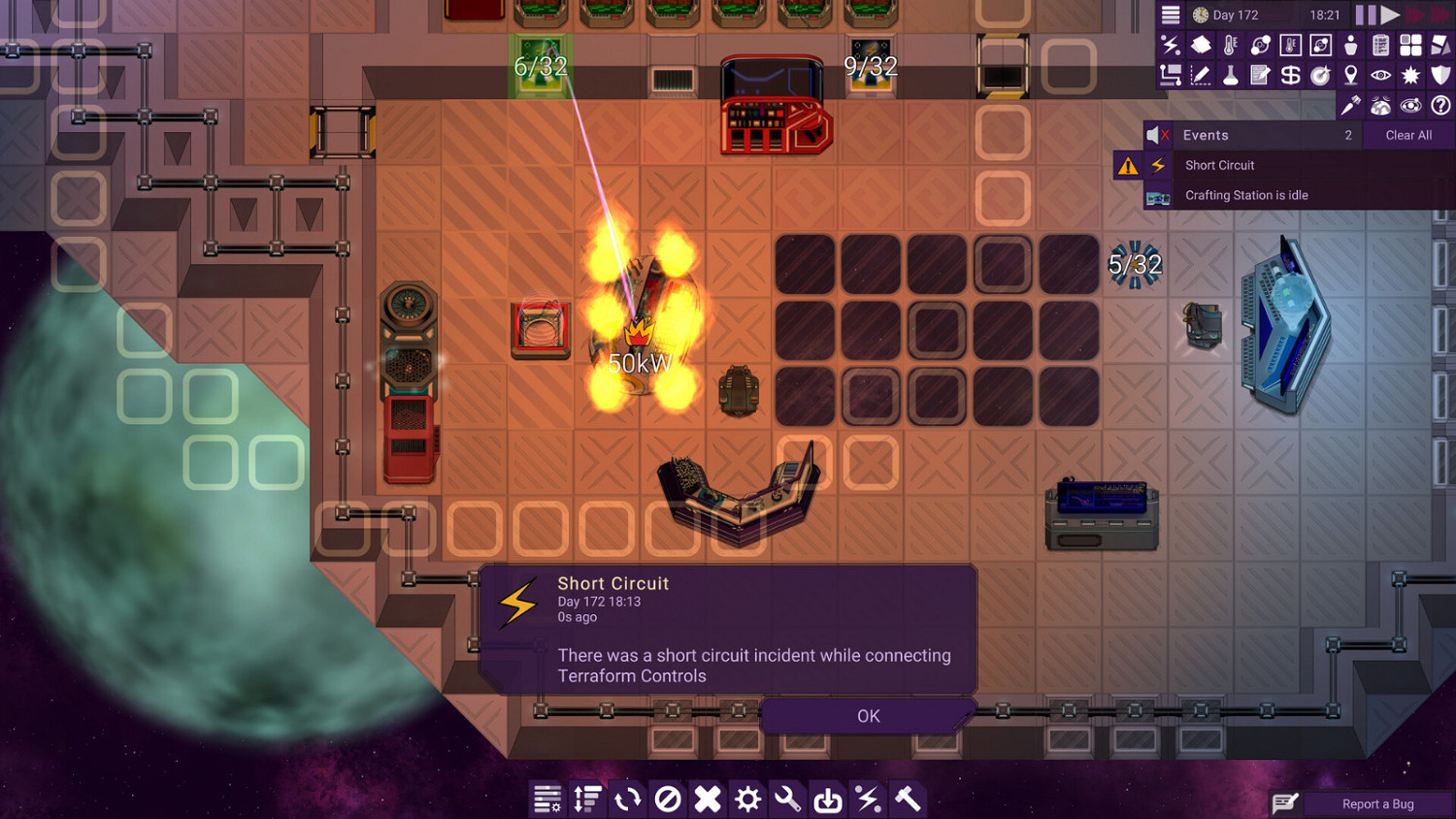Open help with the question mark icon
Image resolution: width=1456 pixels, height=819 pixels.
[x=1440, y=104]
